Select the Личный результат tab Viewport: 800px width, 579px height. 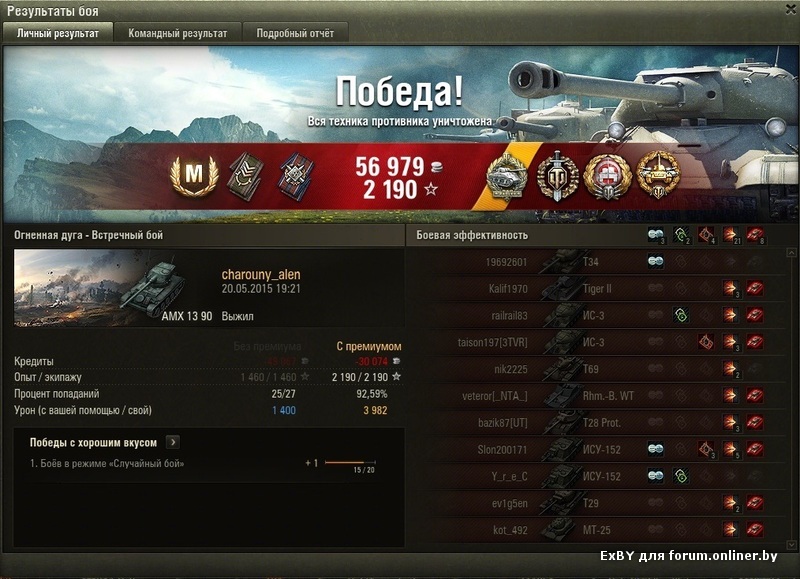(58, 33)
